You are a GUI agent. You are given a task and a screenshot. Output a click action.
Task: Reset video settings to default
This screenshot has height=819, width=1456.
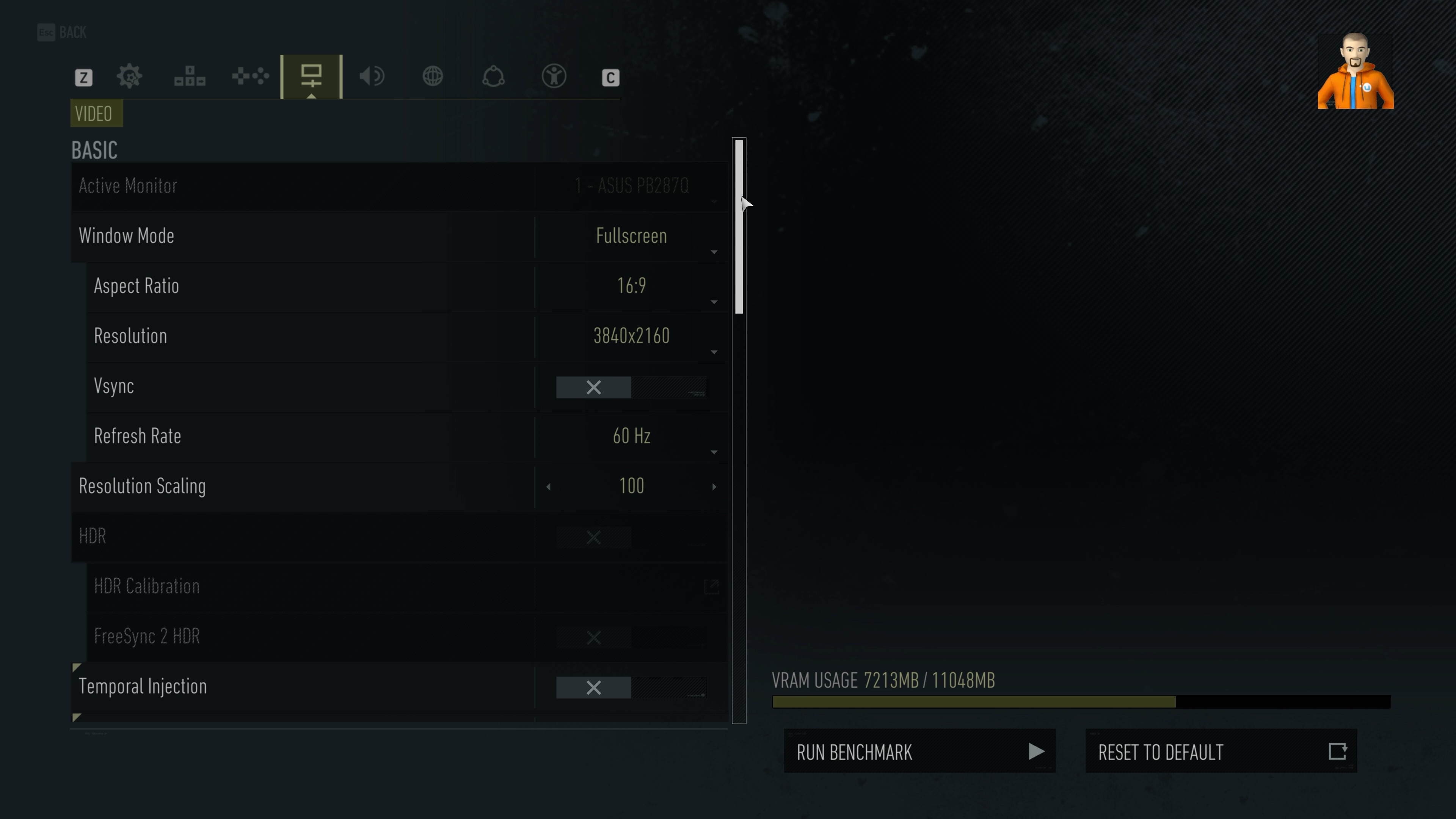point(1221,751)
